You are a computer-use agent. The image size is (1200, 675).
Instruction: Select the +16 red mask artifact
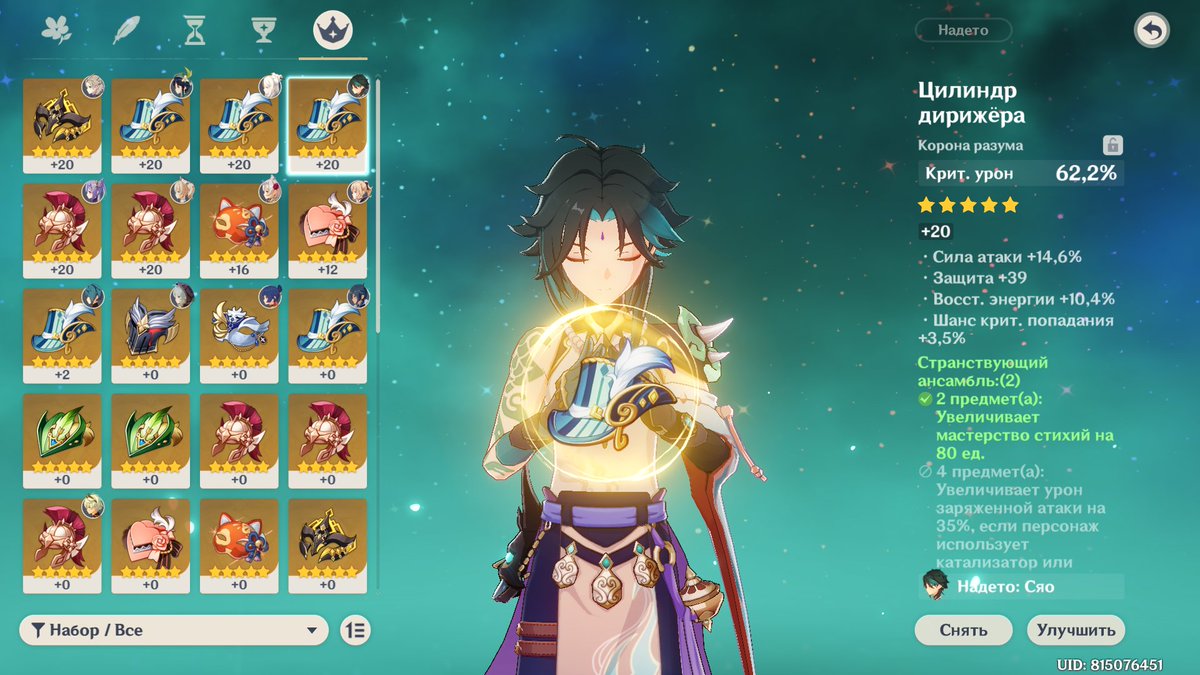pyautogui.click(x=239, y=229)
